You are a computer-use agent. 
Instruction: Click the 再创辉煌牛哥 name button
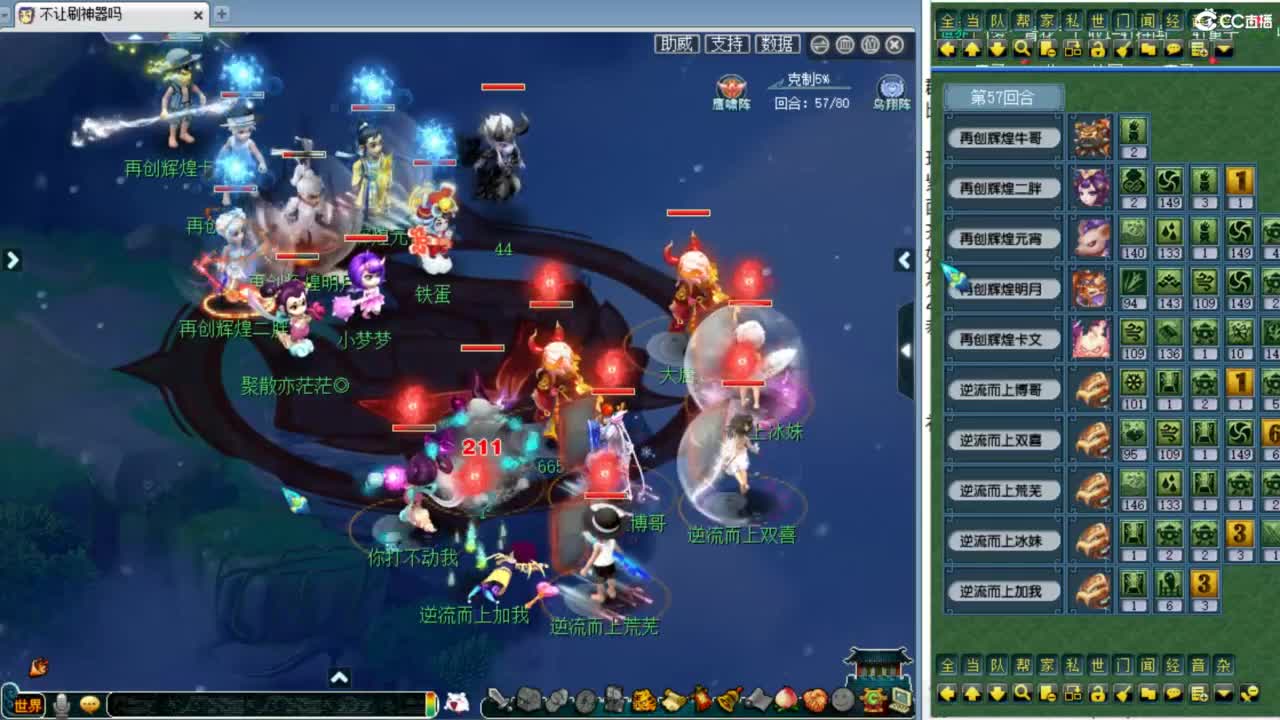click(x=1002, y=139)
